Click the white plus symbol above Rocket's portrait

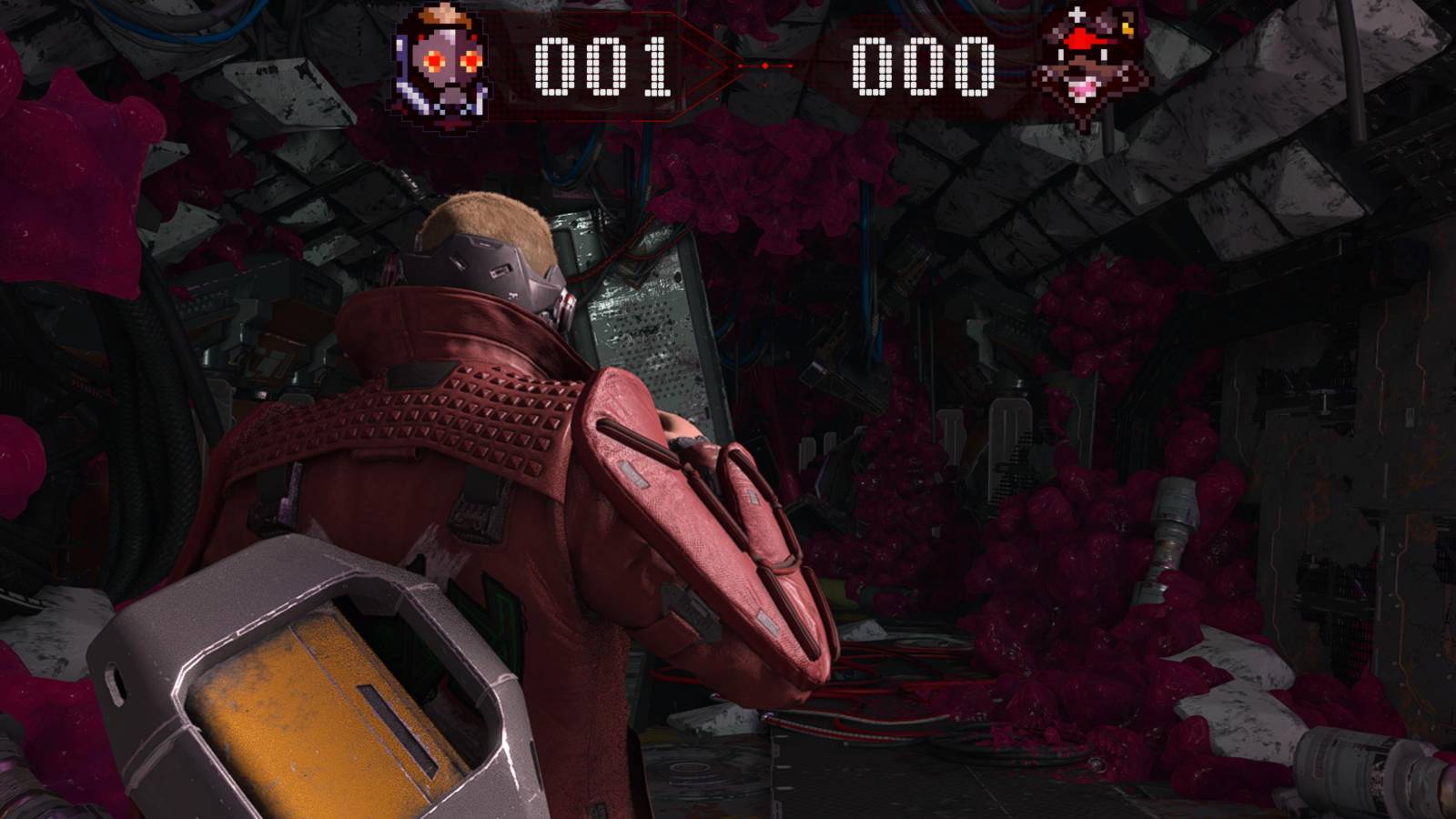click(x=1076, y=14)
